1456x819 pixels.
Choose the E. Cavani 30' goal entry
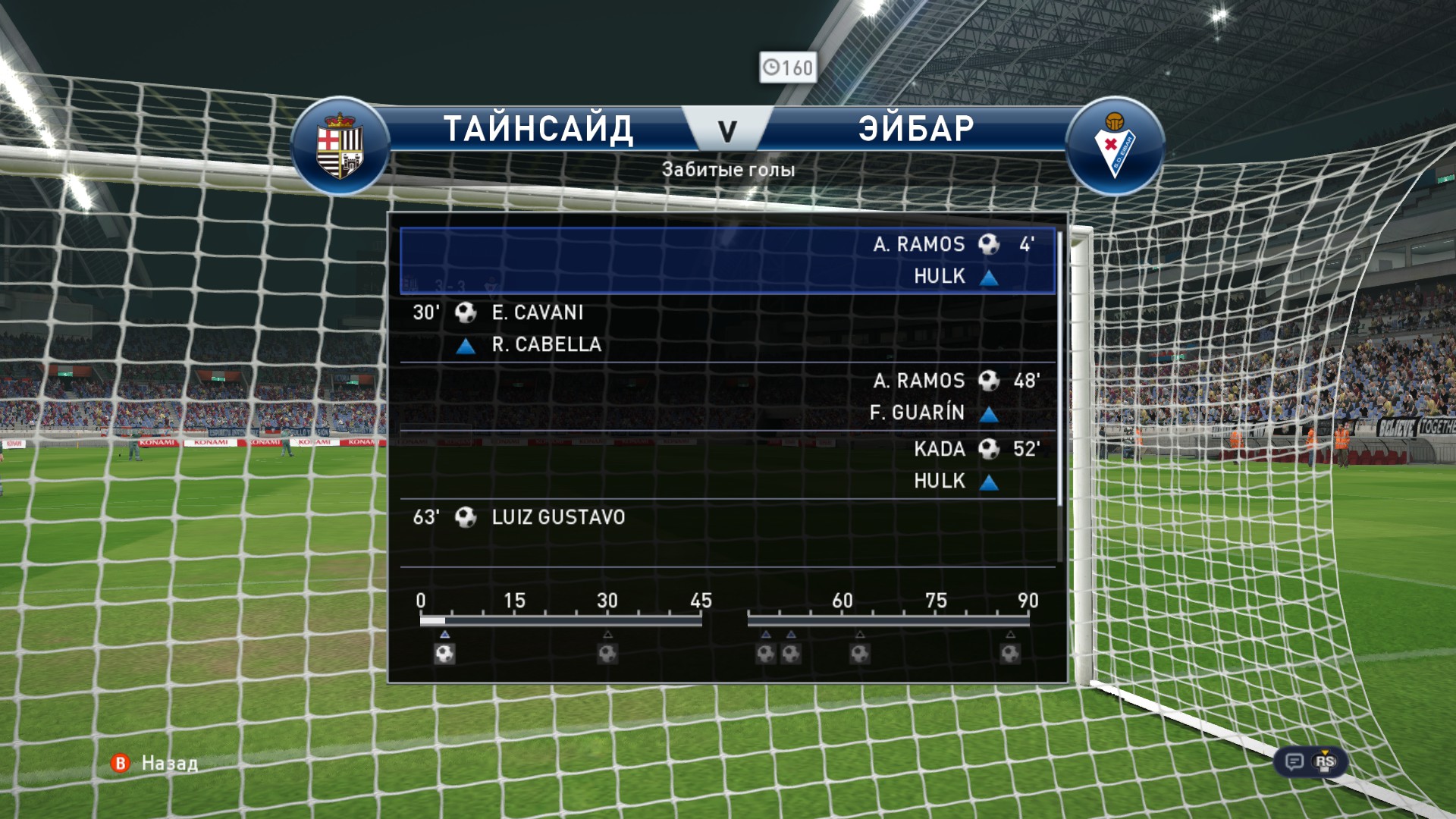coord(726,328)
